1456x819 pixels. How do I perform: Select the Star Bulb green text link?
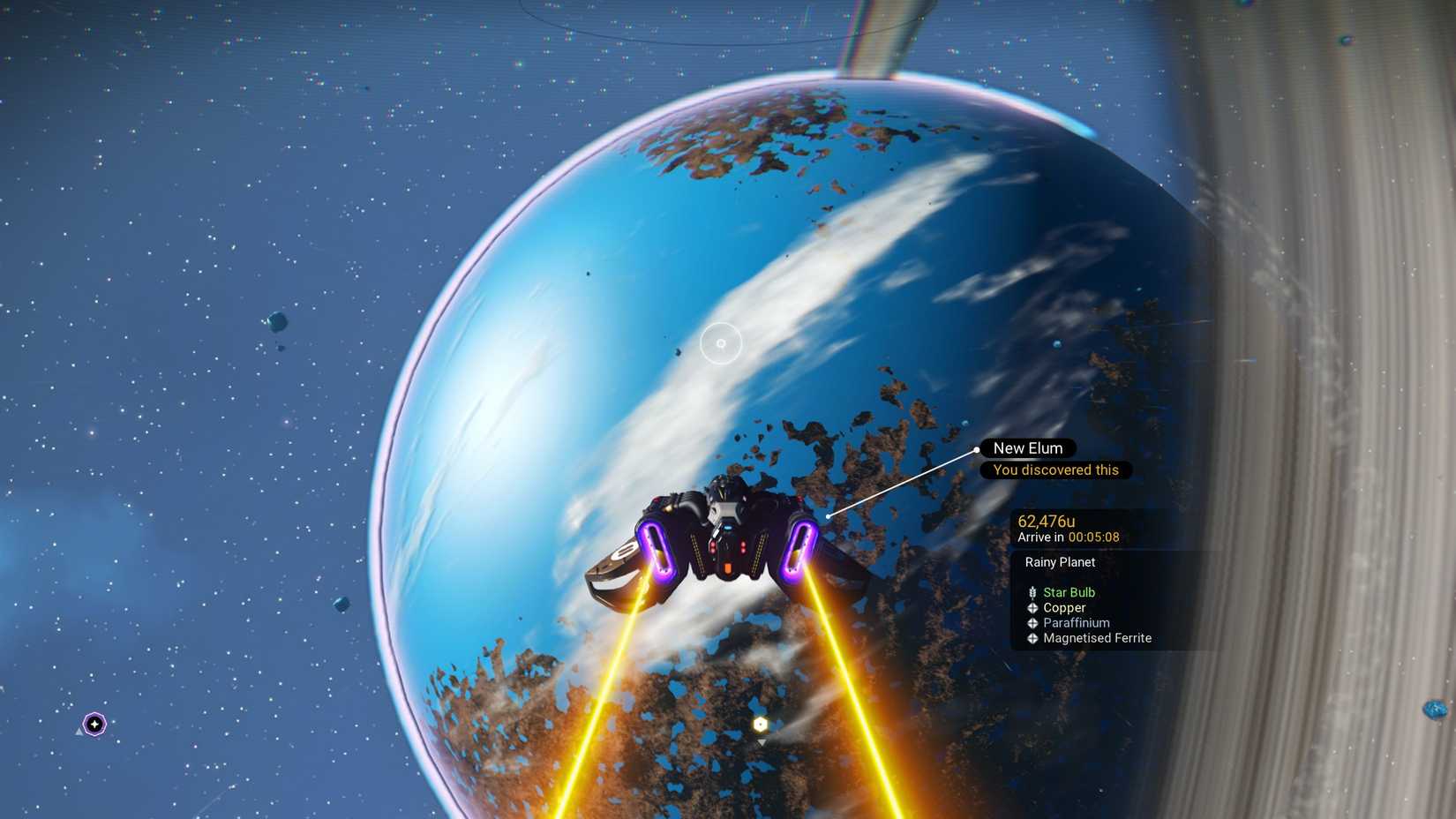[x=1069, y=592]
